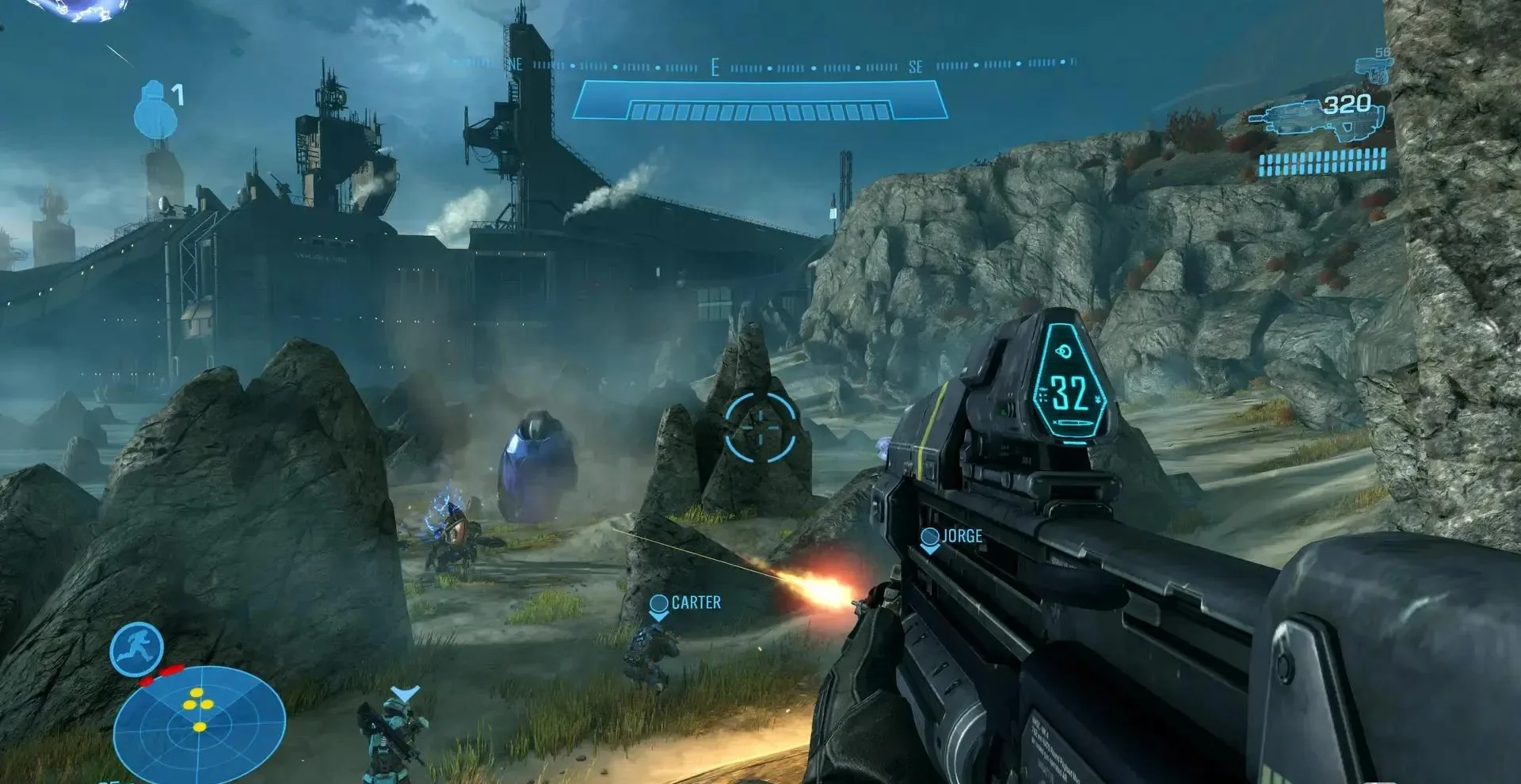Click the circular motion tracker radar
Viewport: 1521px width, 784px height.
coord(200,723)
